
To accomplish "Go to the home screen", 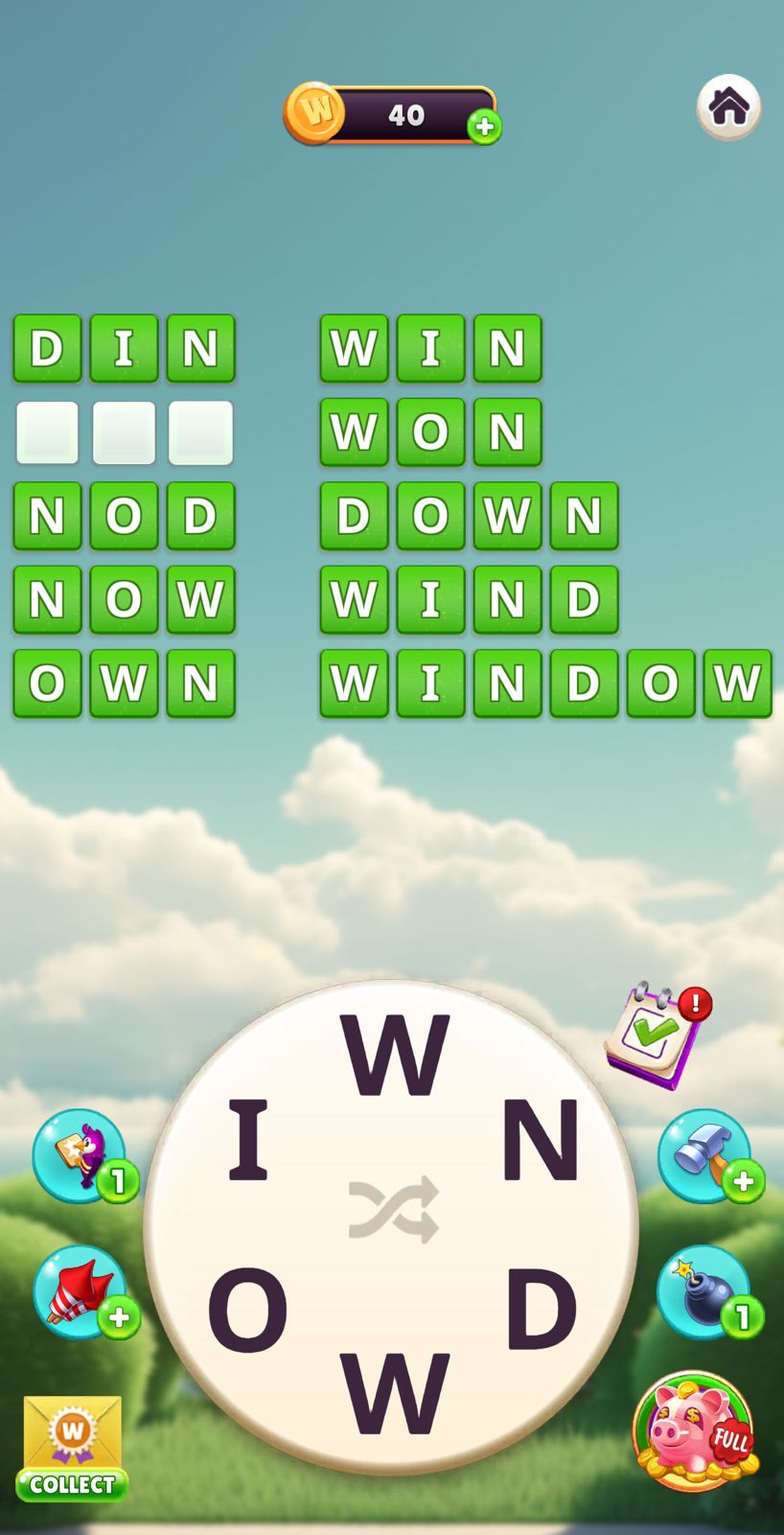I will coord(728,106).
